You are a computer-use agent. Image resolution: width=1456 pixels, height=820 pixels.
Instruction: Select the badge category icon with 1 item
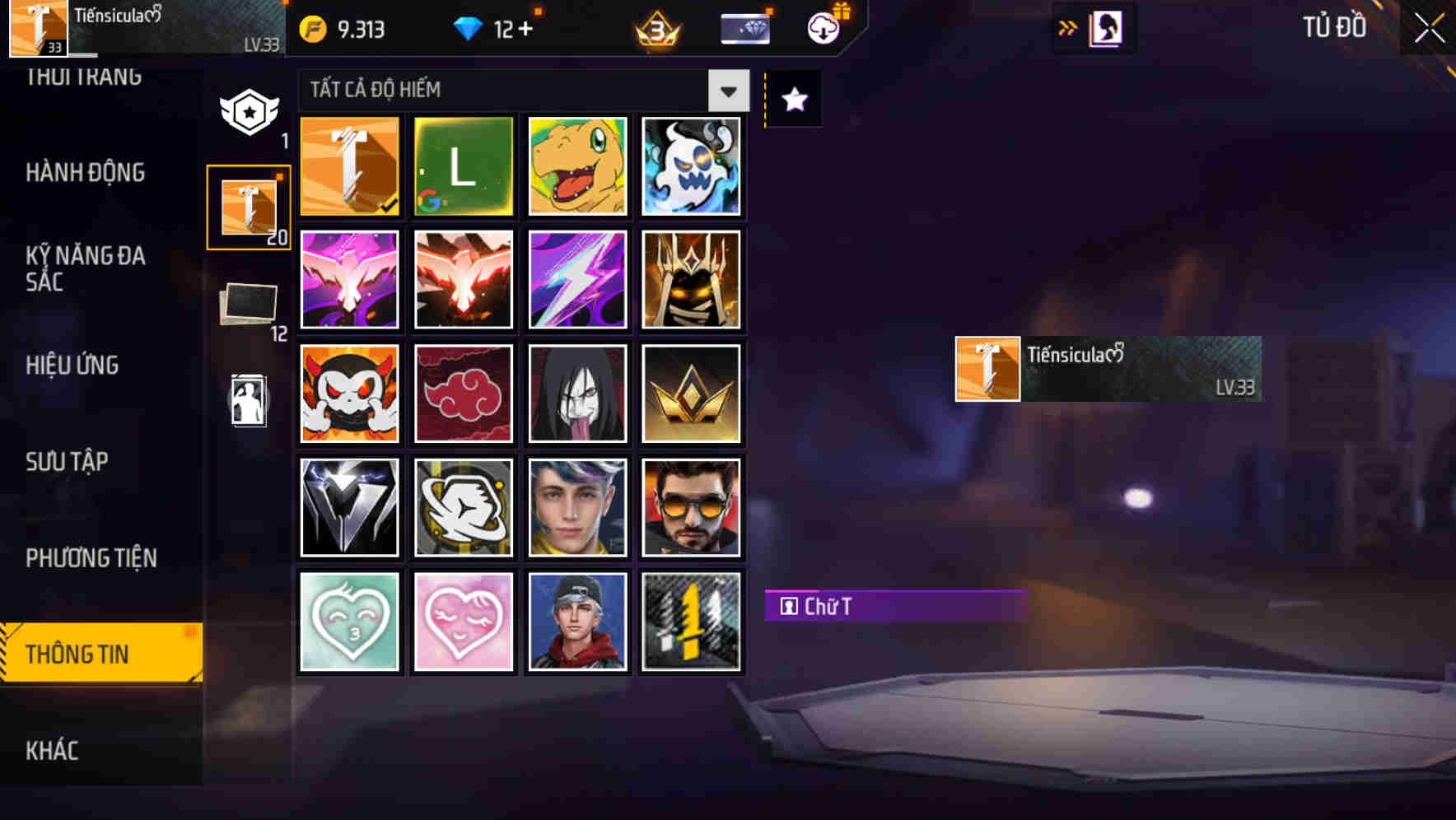pyautogui.click(x=247, y=107)
